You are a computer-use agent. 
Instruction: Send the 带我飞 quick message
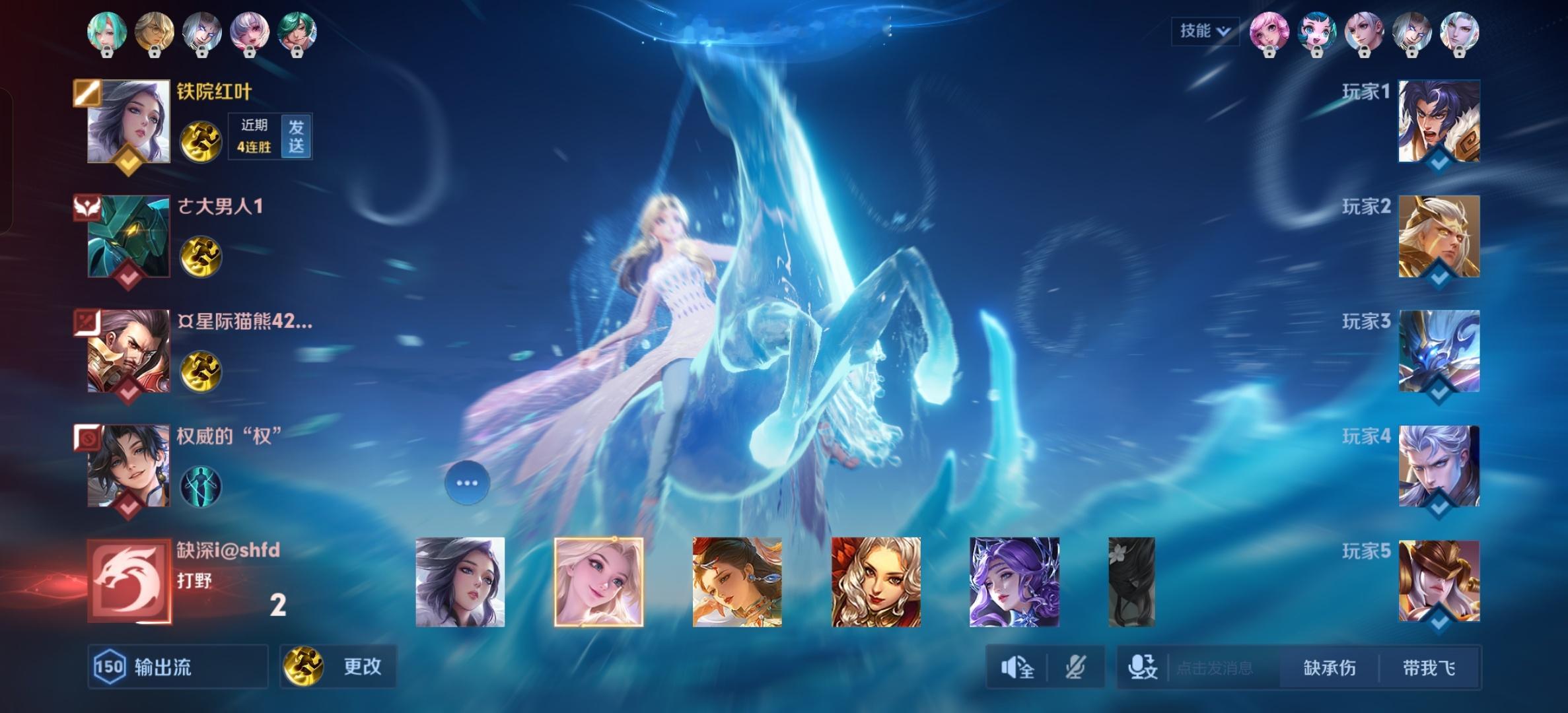[1429, 668]
